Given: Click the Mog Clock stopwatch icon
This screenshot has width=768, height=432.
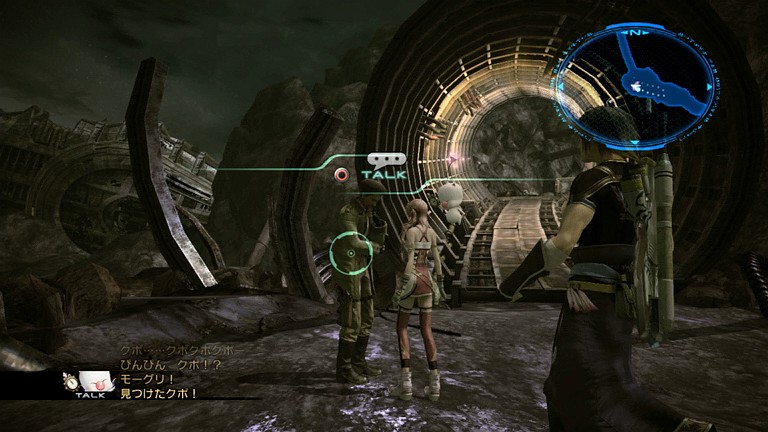Looking at the screenshot, I should [x=72, y=381].
